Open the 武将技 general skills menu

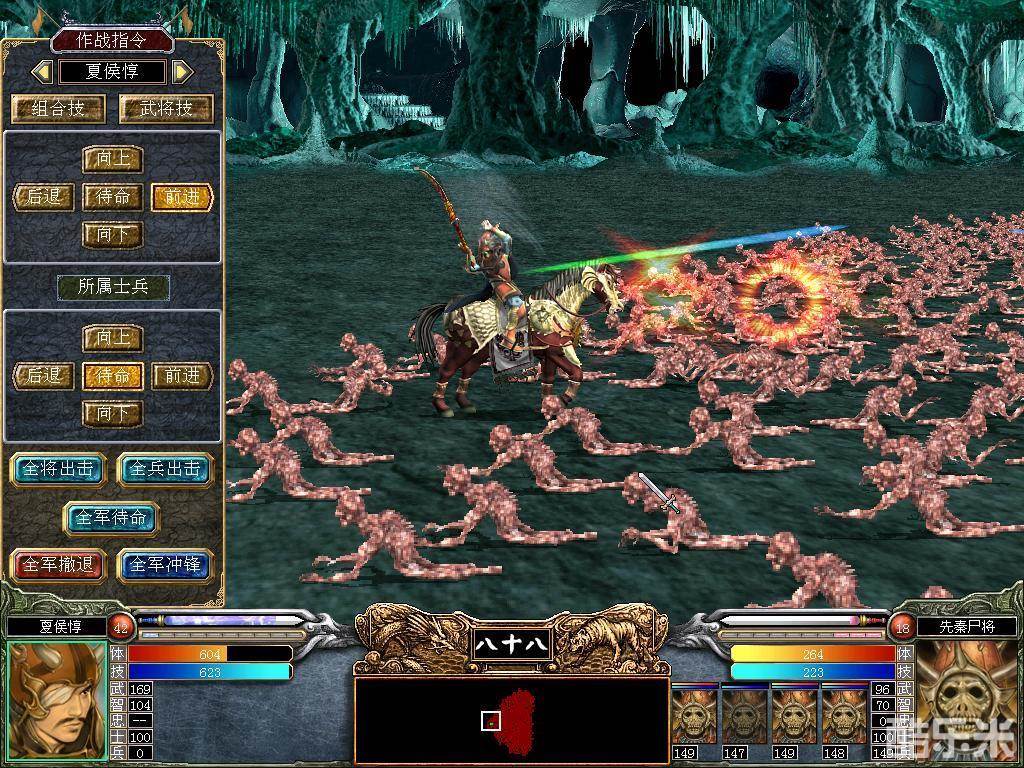click(x=166, y=109)
